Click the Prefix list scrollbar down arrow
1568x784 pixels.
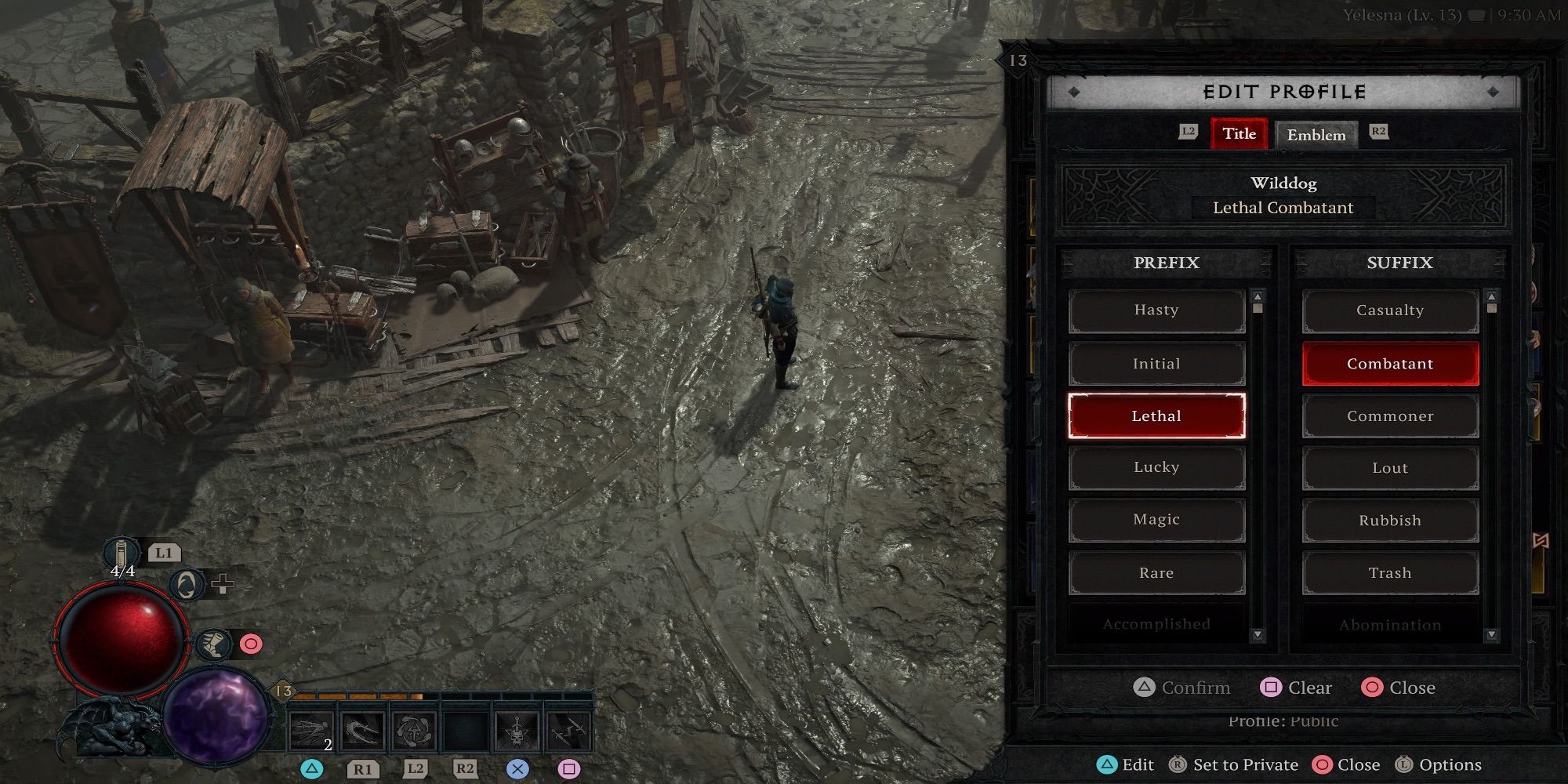(x=1258, y=634)
